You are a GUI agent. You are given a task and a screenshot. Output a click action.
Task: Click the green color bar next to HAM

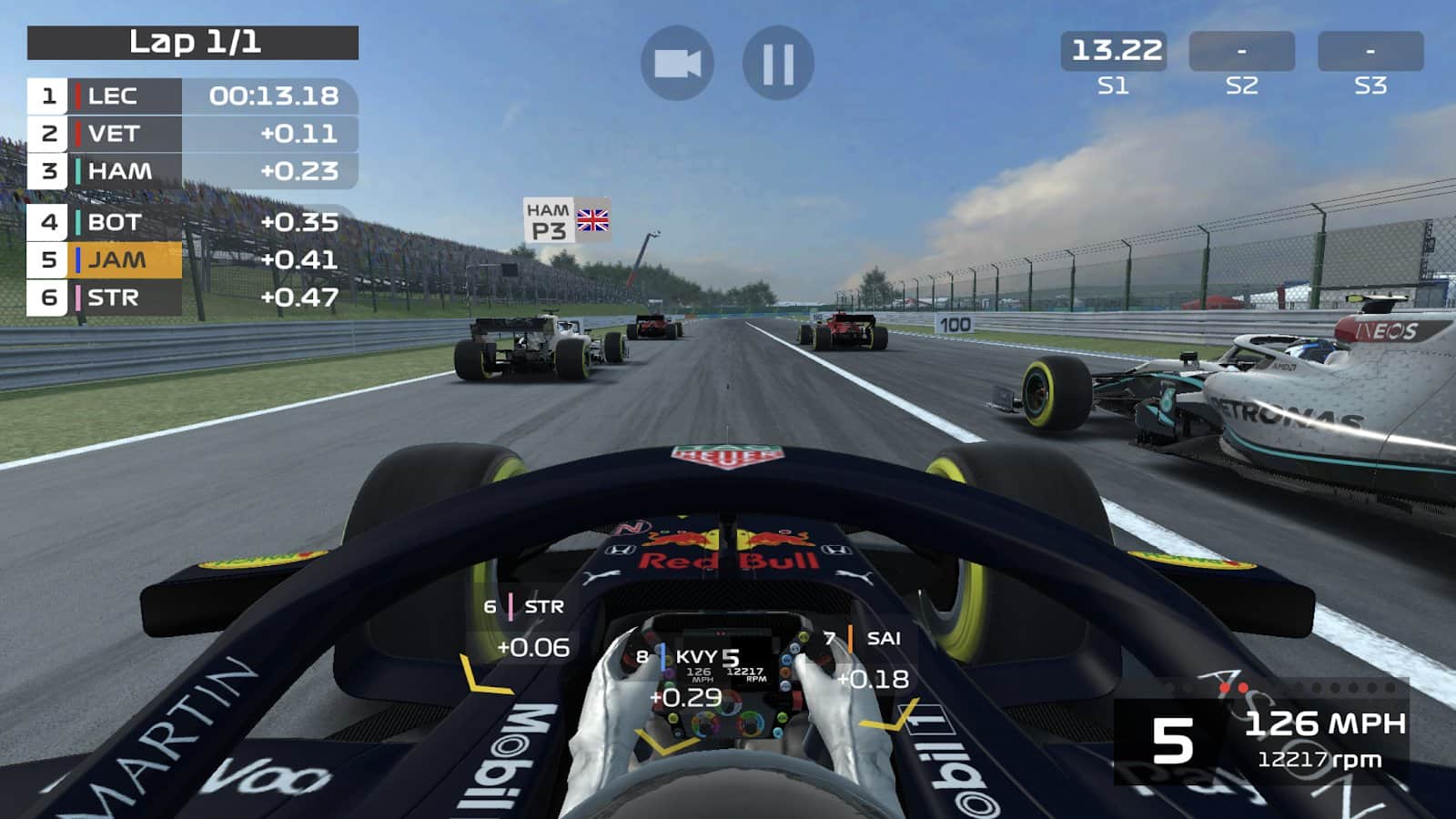(78, 172)
